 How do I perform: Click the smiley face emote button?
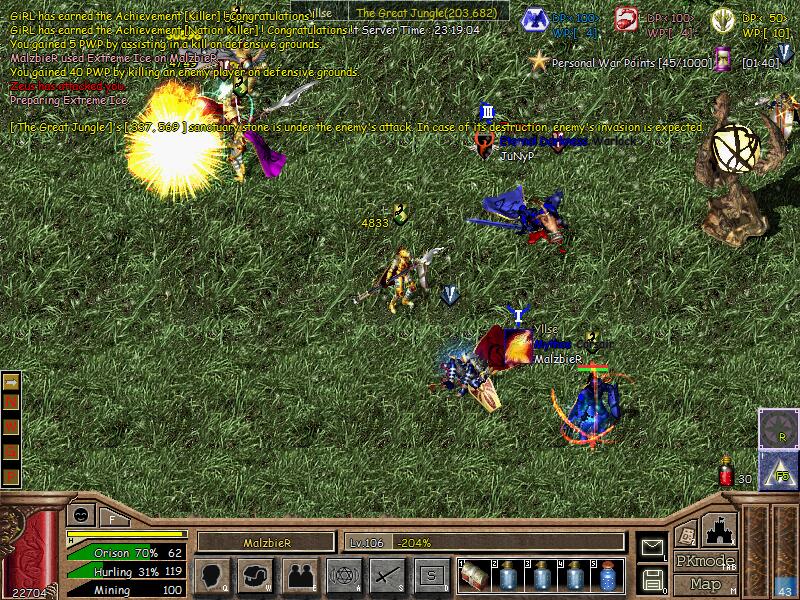pos(79,516)
